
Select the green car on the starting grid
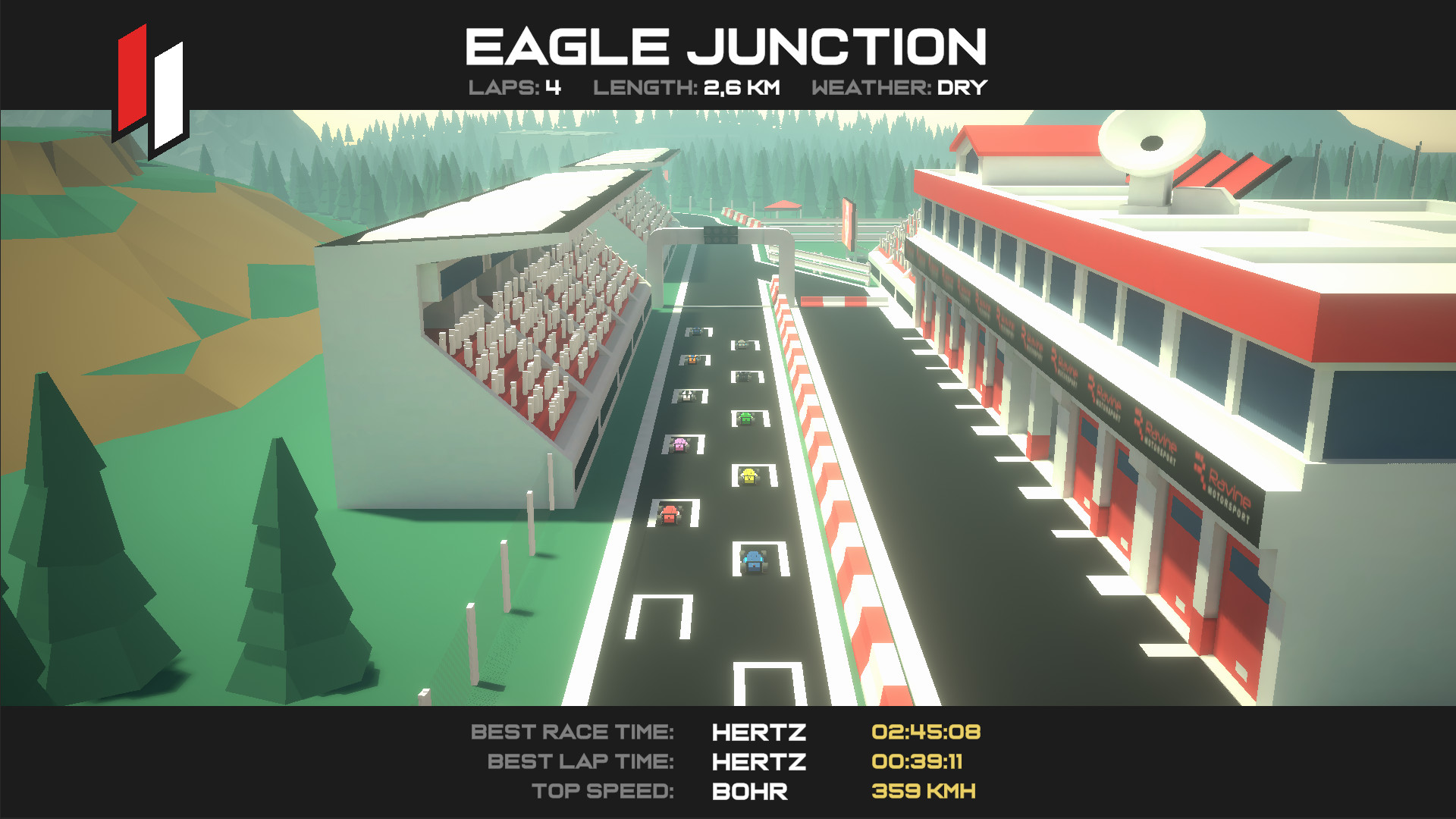click(x=746, y=417)
